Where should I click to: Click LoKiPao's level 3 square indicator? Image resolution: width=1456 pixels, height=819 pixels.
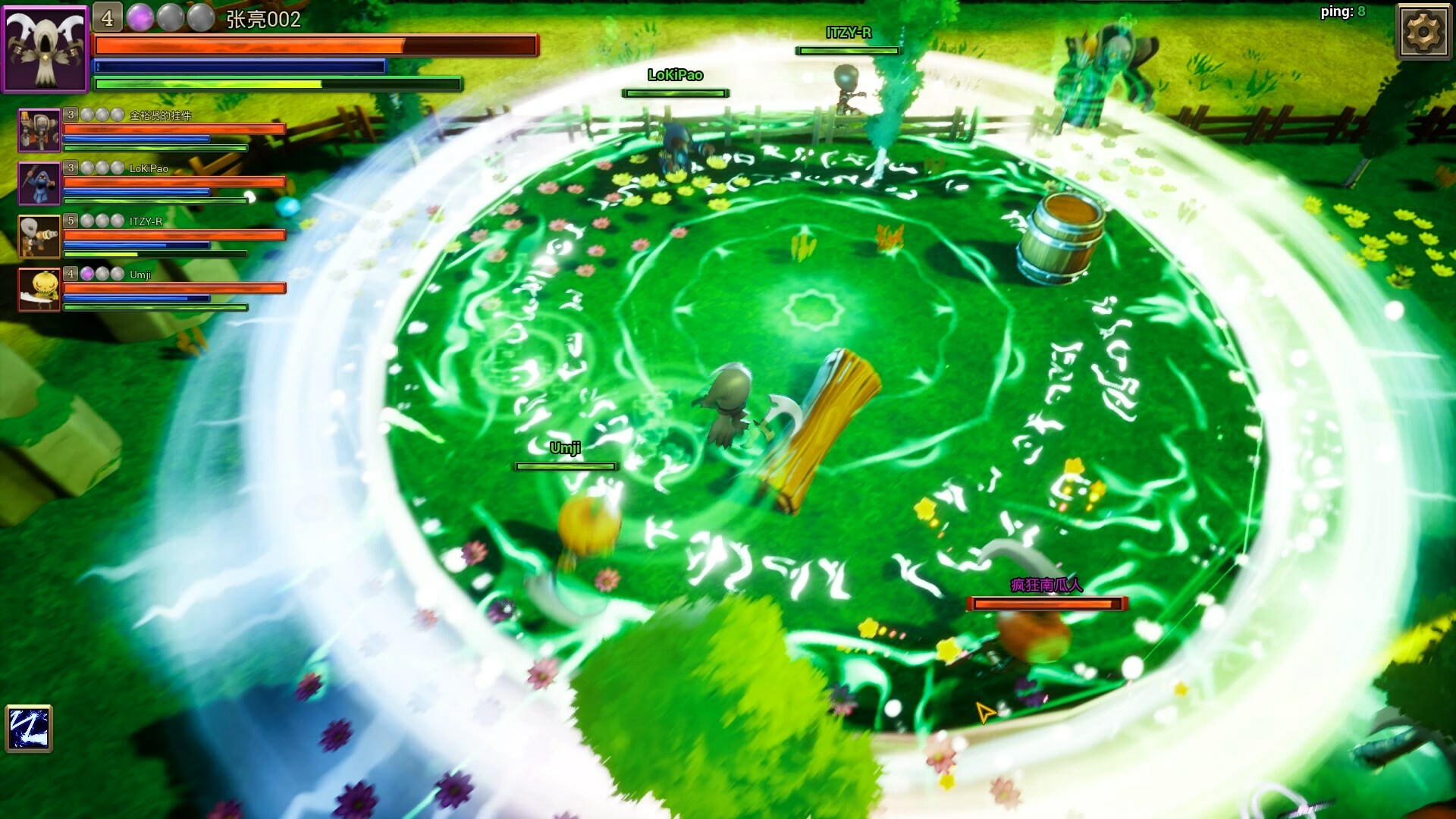point(70,167)
